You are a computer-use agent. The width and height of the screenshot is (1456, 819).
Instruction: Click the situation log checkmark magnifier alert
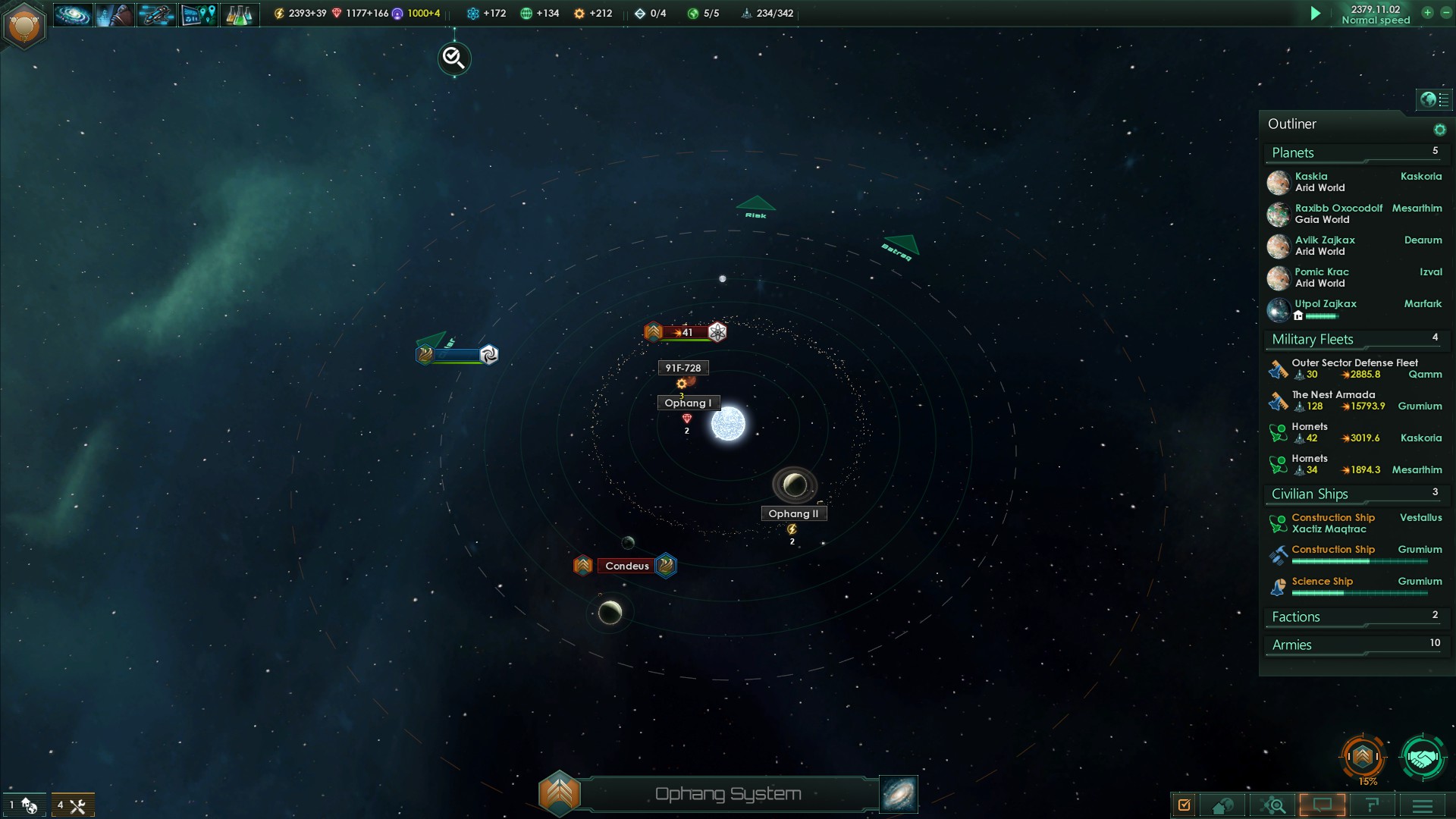point(454,58)
